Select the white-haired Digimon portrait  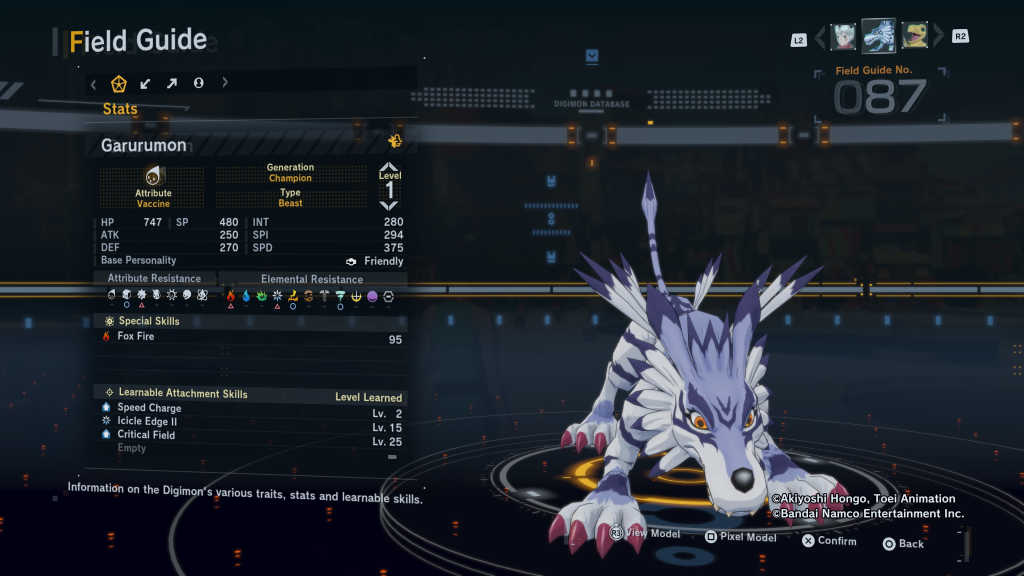click(x=843, y=37)
